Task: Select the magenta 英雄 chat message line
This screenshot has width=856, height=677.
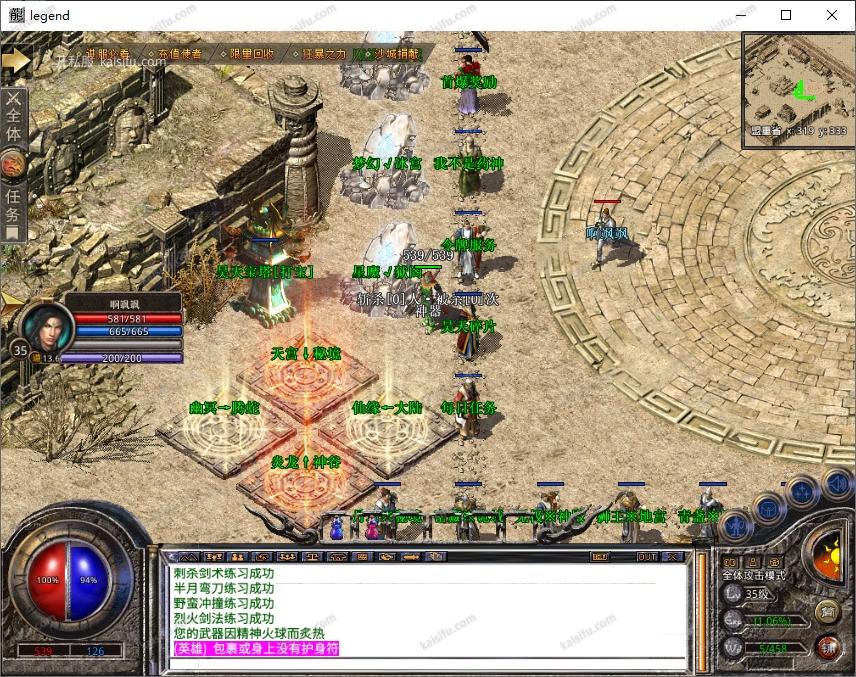Action: coord(256,648)
